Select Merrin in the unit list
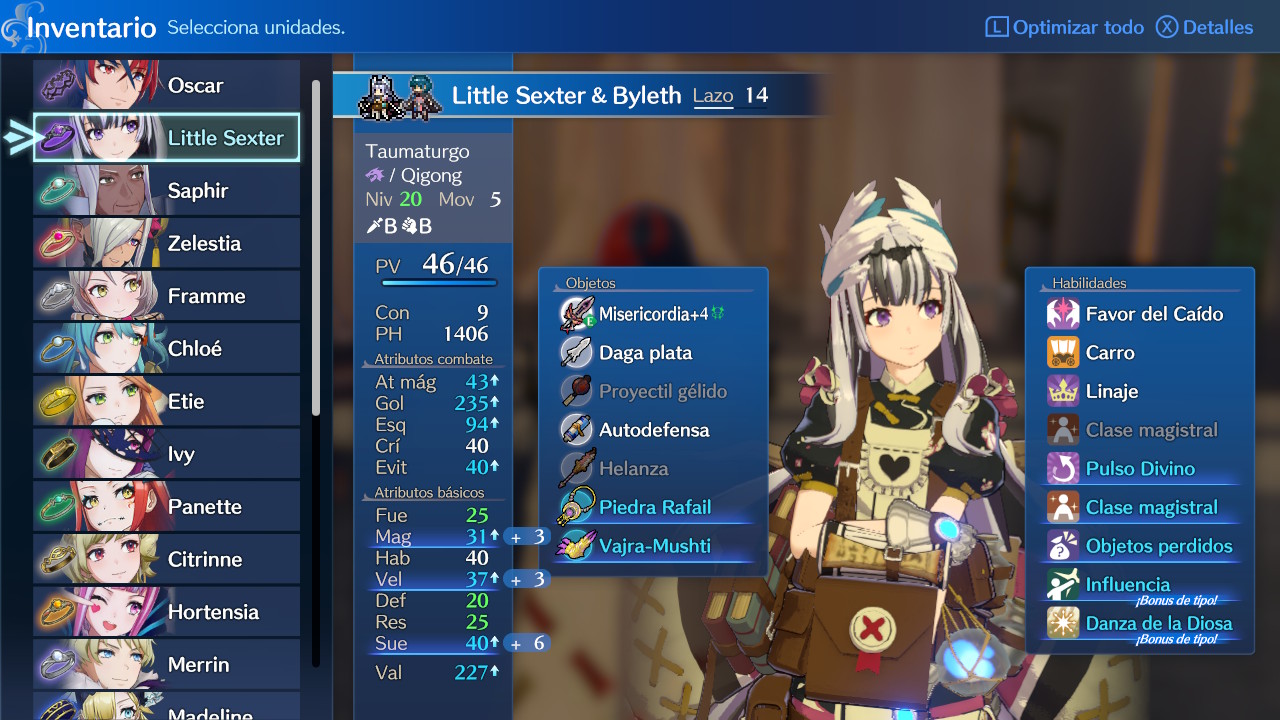This screenshot has width=1280, height=720. pos(167,664)
